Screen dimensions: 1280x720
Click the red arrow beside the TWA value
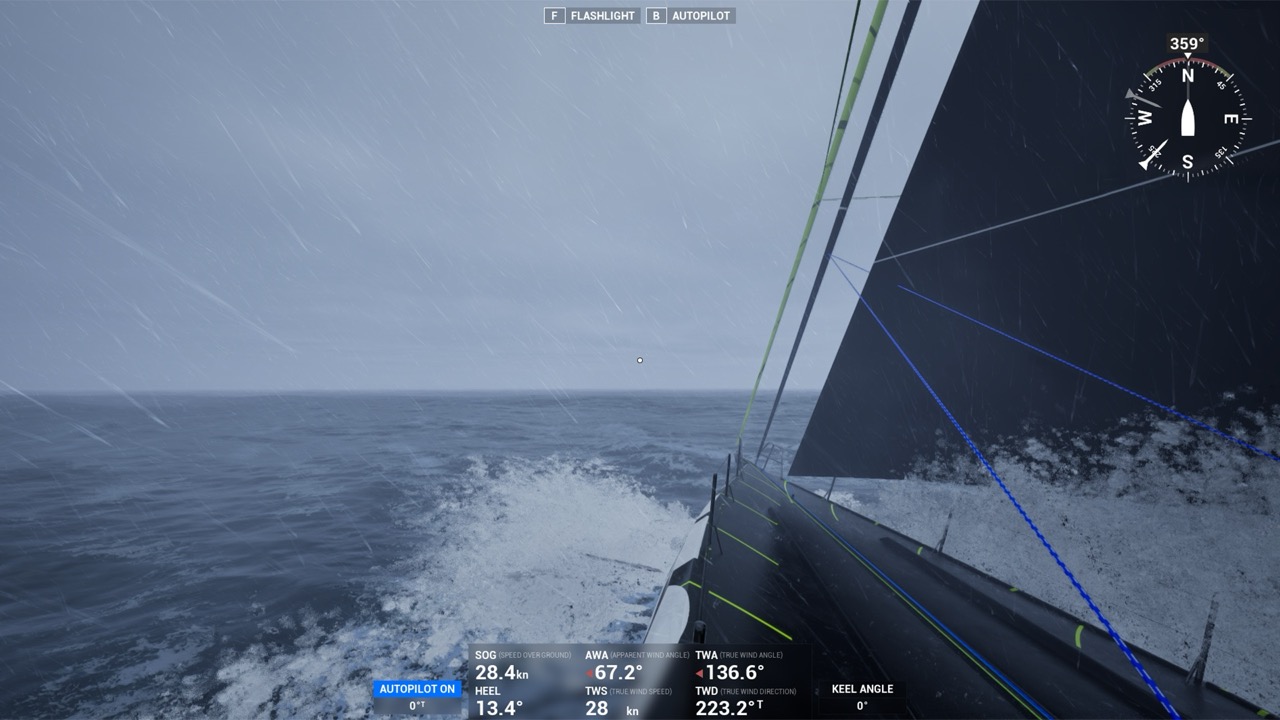point(700,672)
